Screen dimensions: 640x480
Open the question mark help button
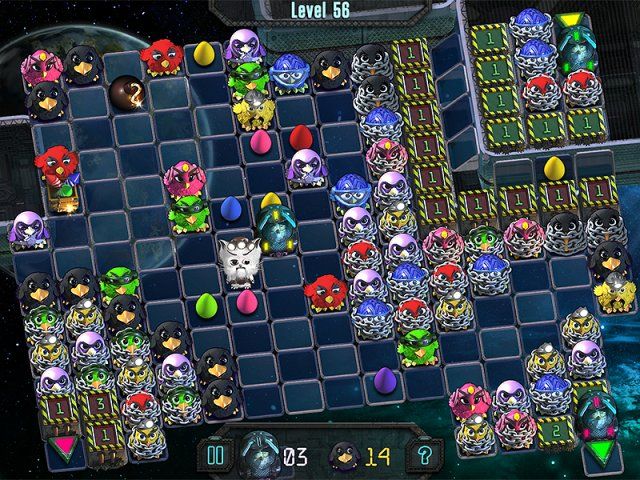(426, 456)
